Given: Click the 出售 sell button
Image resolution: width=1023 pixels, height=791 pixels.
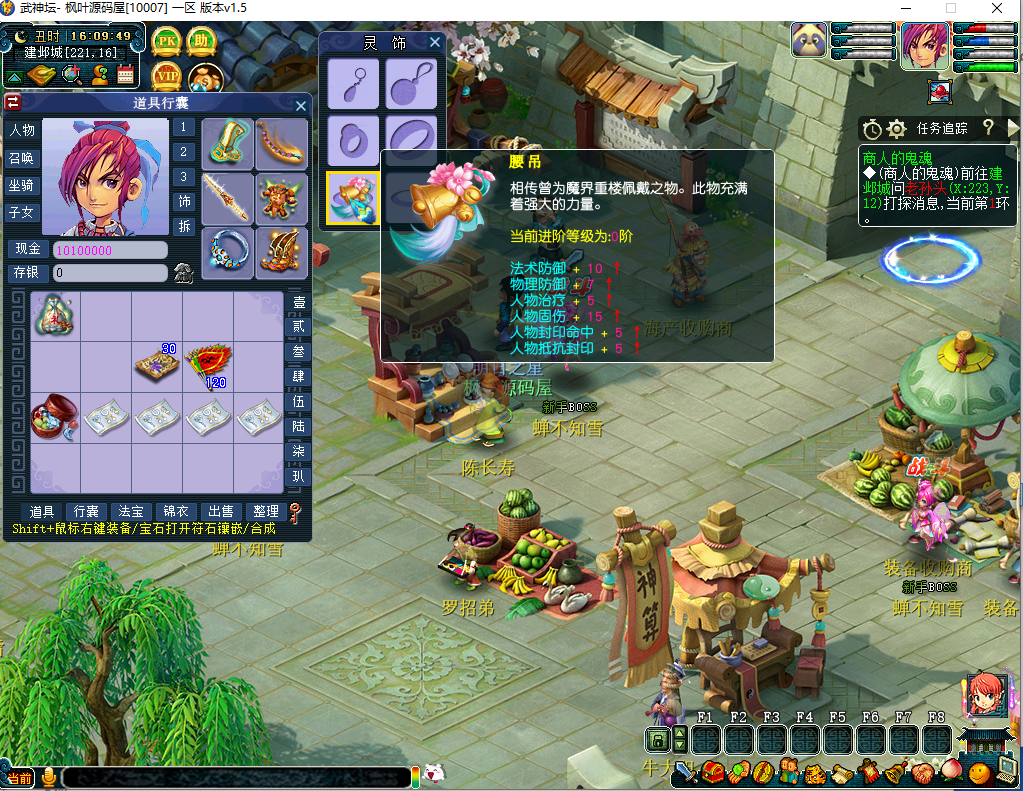Looking at the screenshot, I should [x=220, y=512].
